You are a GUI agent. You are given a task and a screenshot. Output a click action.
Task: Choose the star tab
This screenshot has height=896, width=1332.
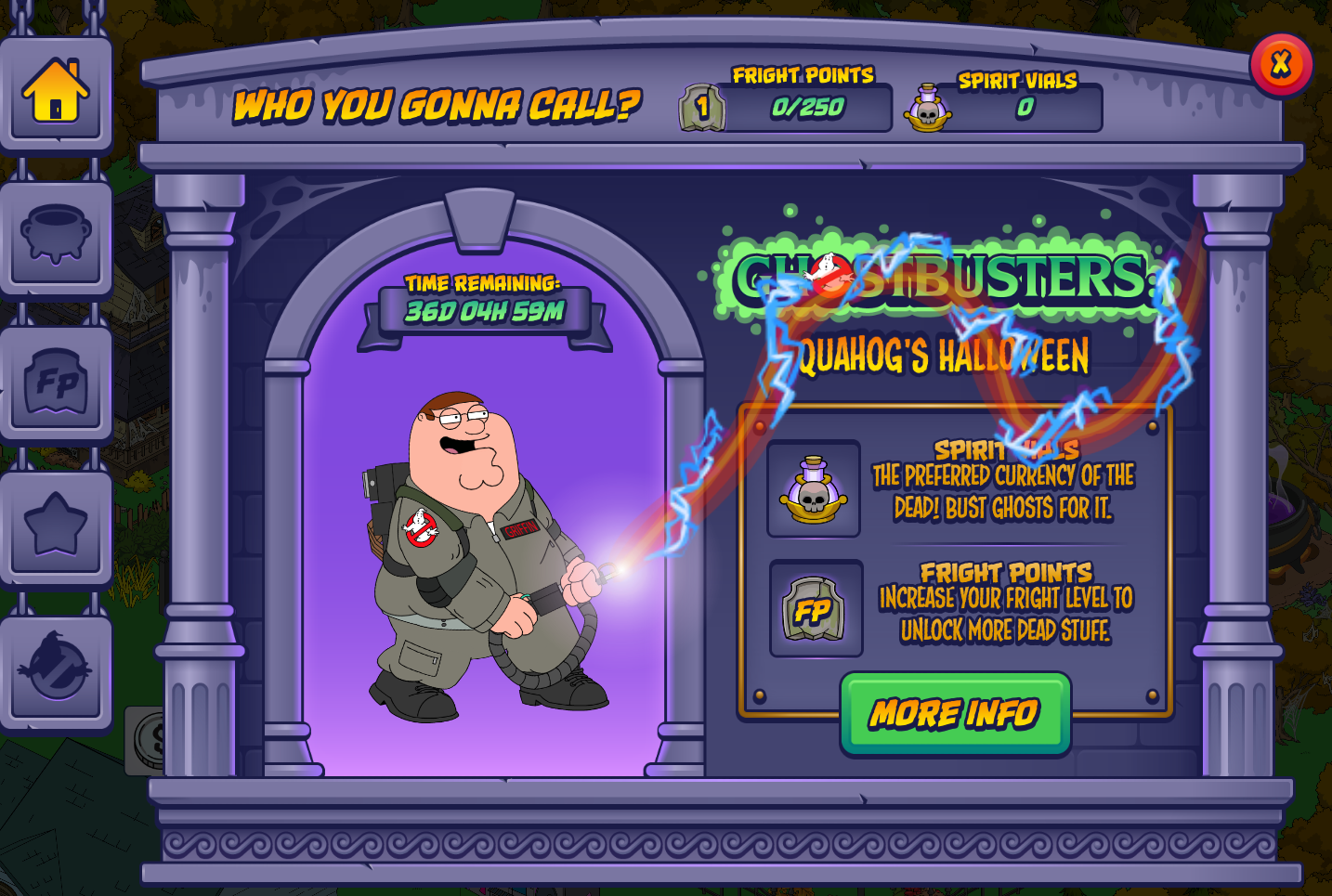coord(56,526)
